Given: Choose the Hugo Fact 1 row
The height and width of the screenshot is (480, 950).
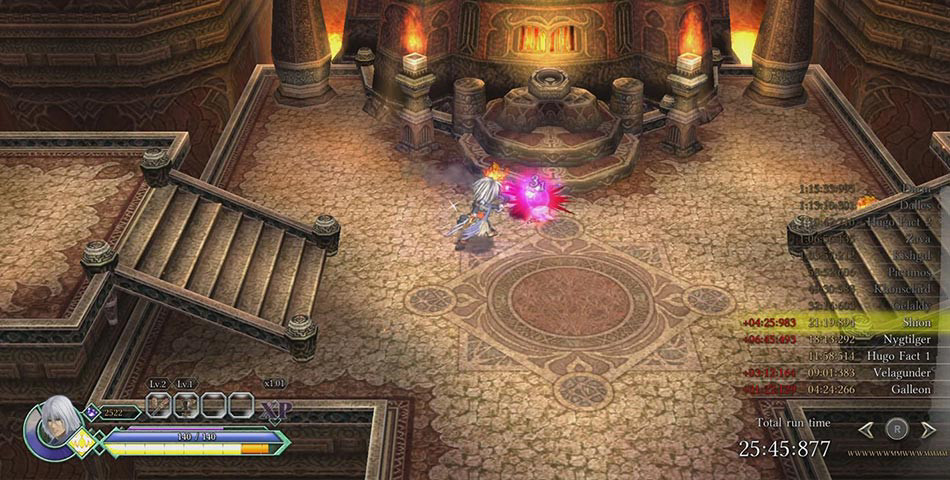Looking at the screenshot, I should [845, 356].
